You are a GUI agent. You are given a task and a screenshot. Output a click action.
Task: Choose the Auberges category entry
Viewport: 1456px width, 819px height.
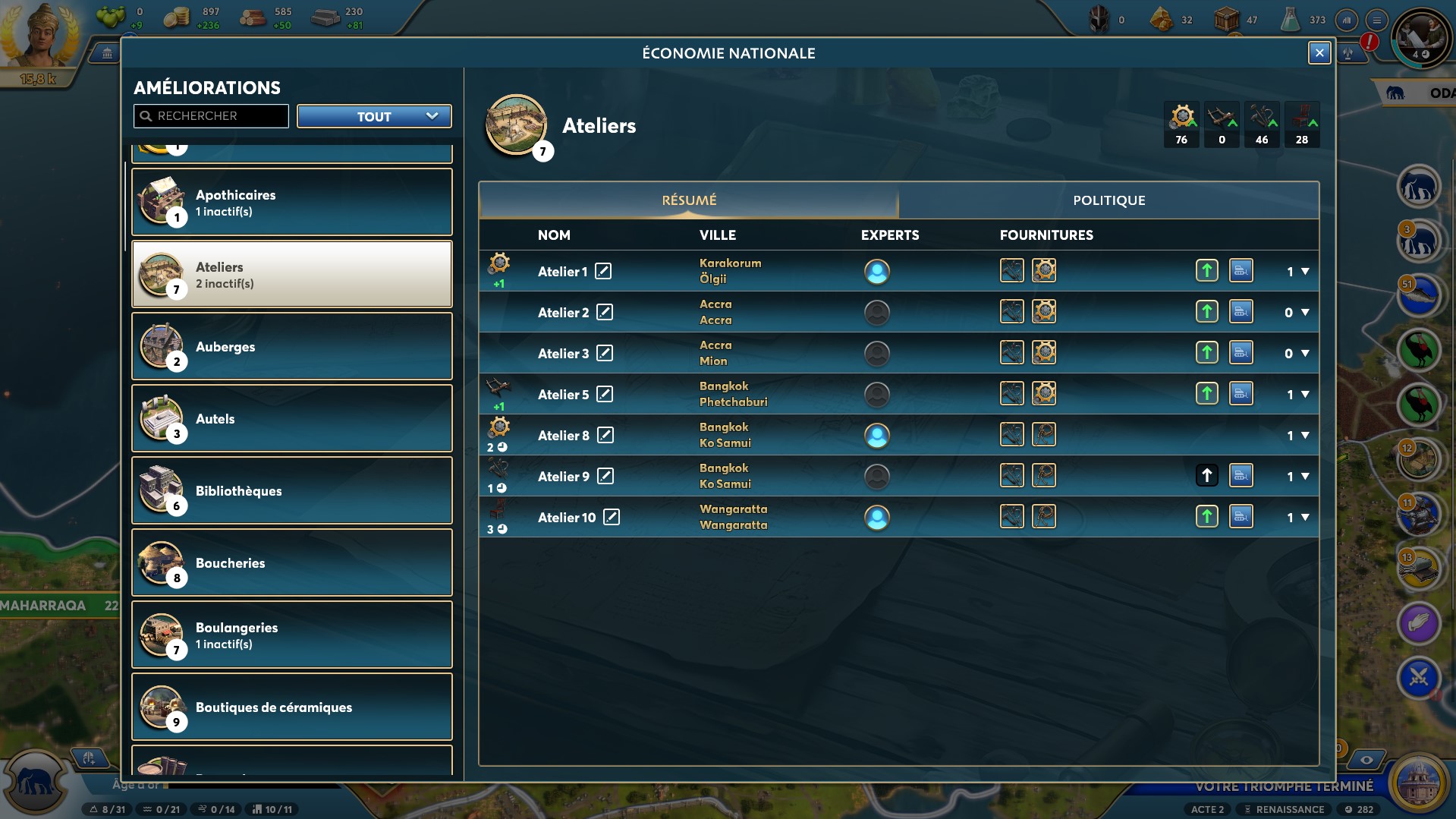[x=292, y=346]
